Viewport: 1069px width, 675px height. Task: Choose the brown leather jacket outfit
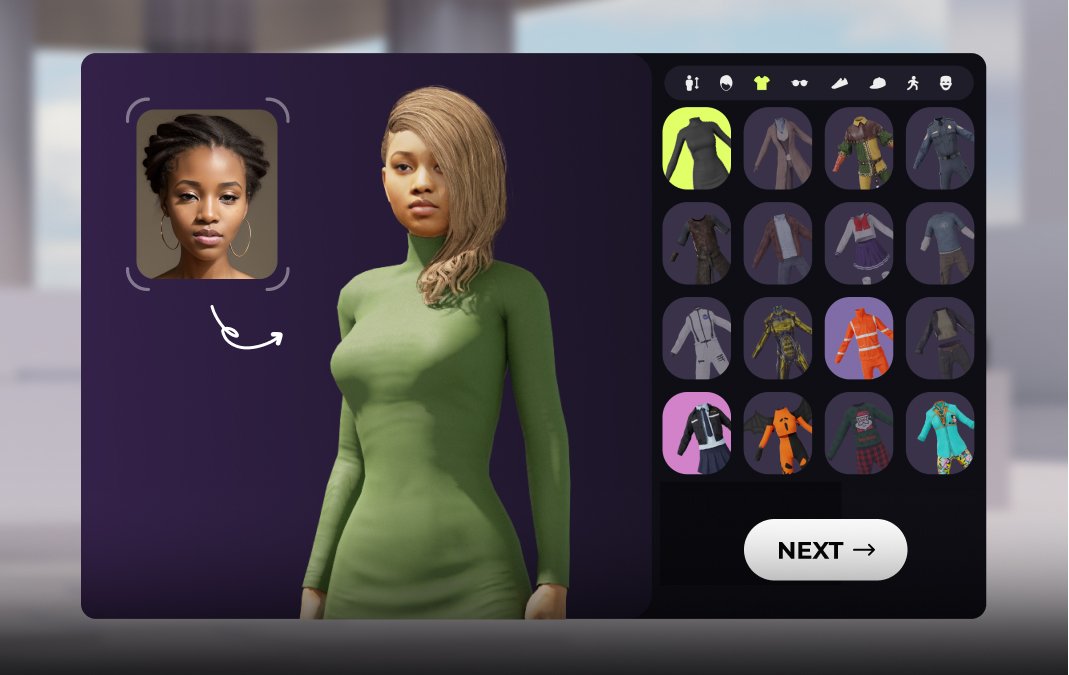(778, 243)
